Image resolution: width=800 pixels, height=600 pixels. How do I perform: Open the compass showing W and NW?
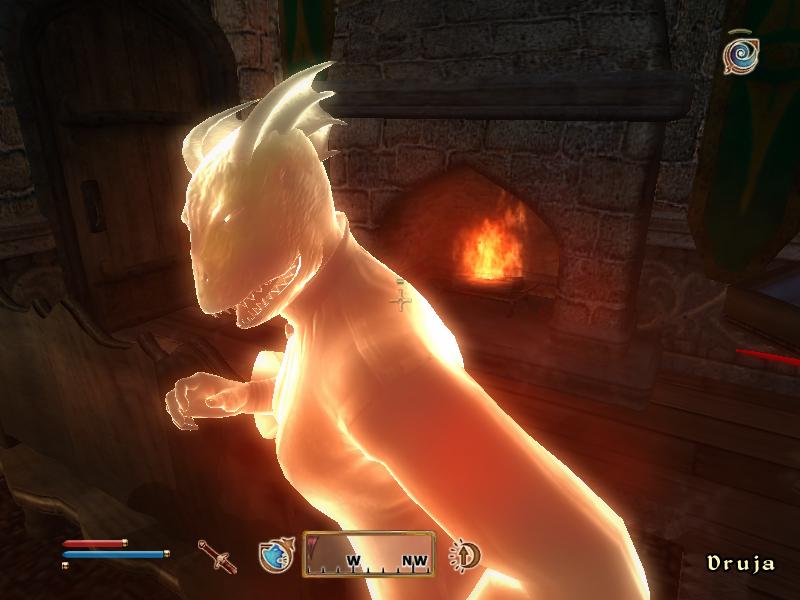(x=368, y=554)
